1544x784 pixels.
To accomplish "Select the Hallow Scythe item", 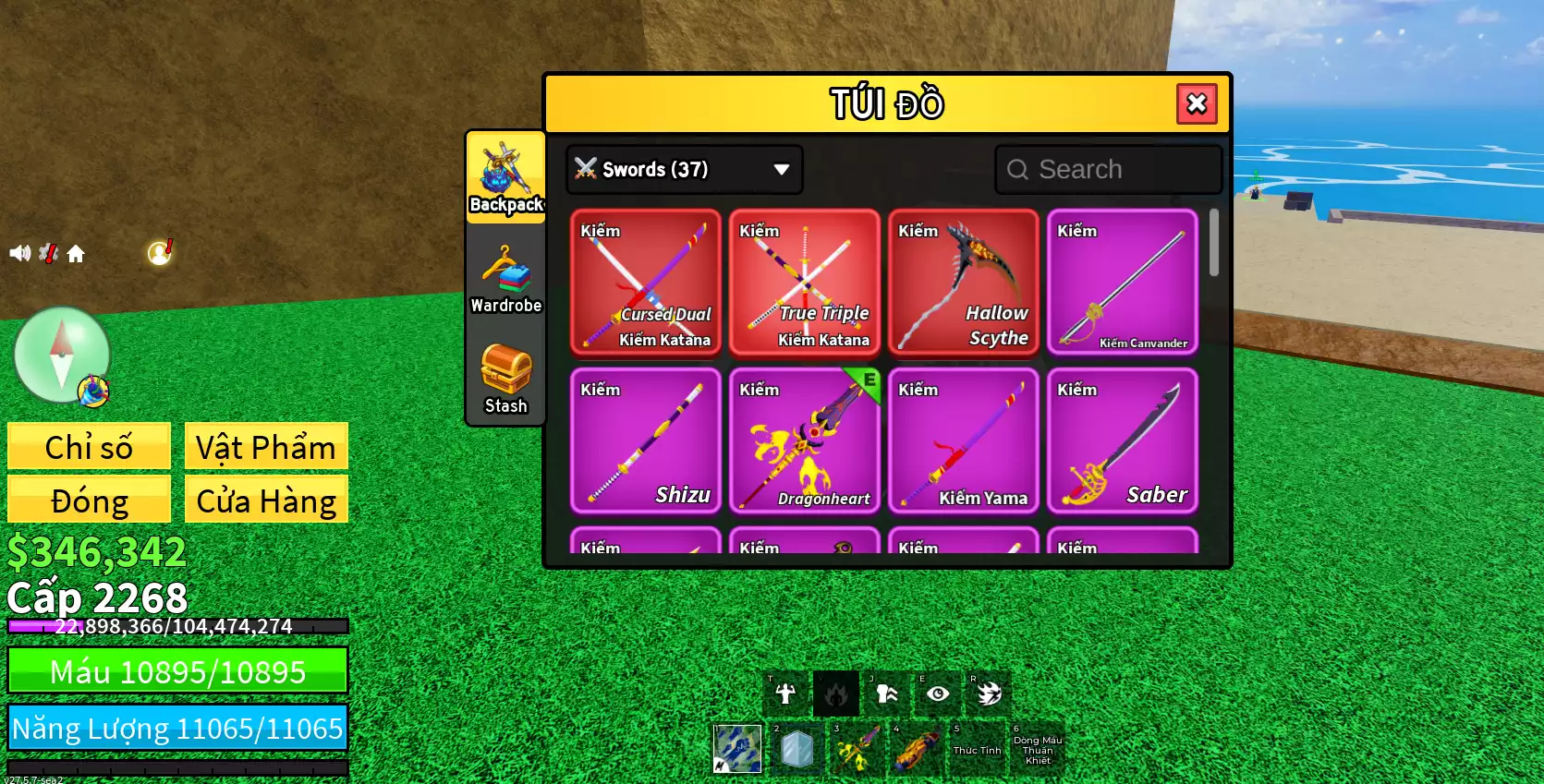I will point(964,283).
